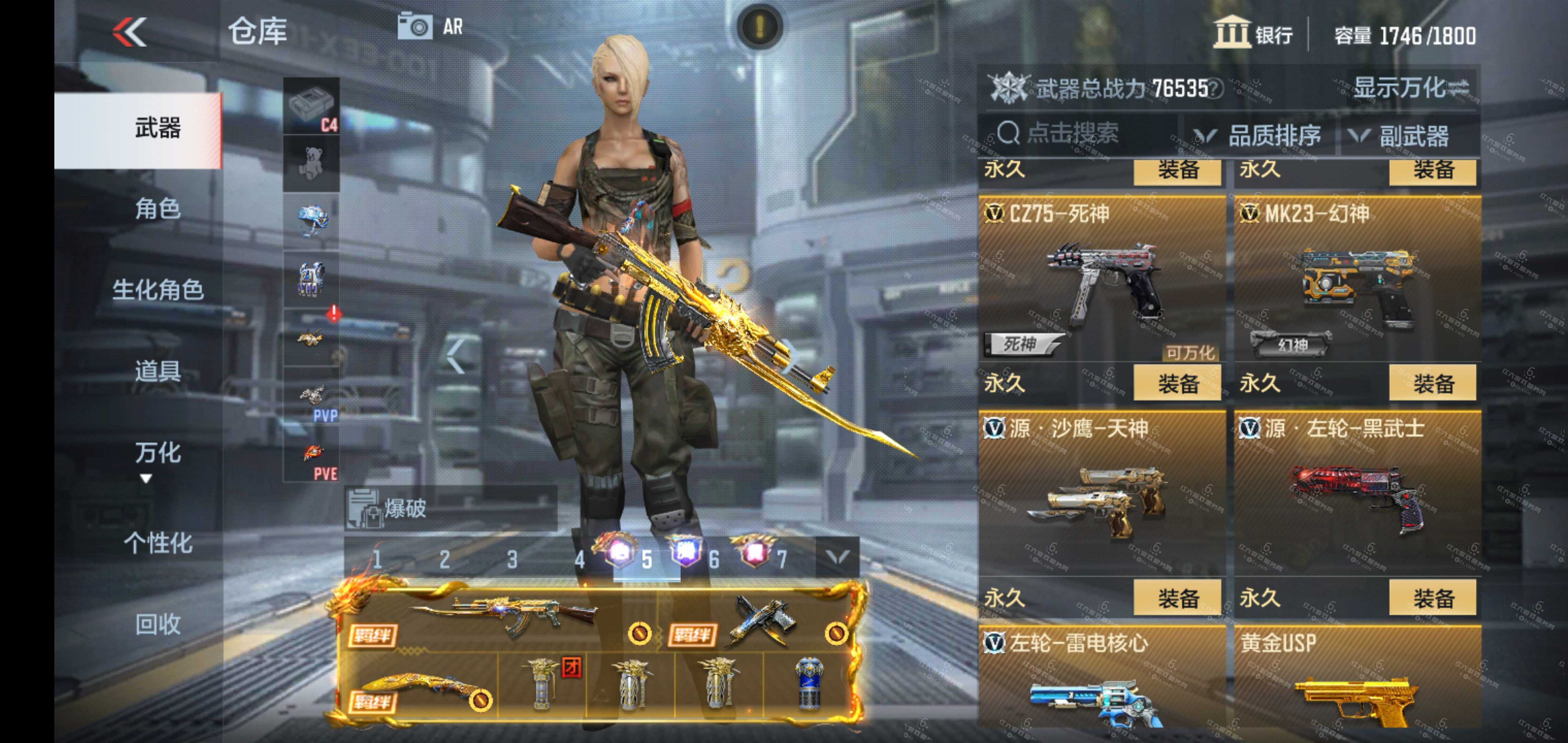Open the 爆破 mode selector
The image size is (1568, 743).
click(450, 508)
